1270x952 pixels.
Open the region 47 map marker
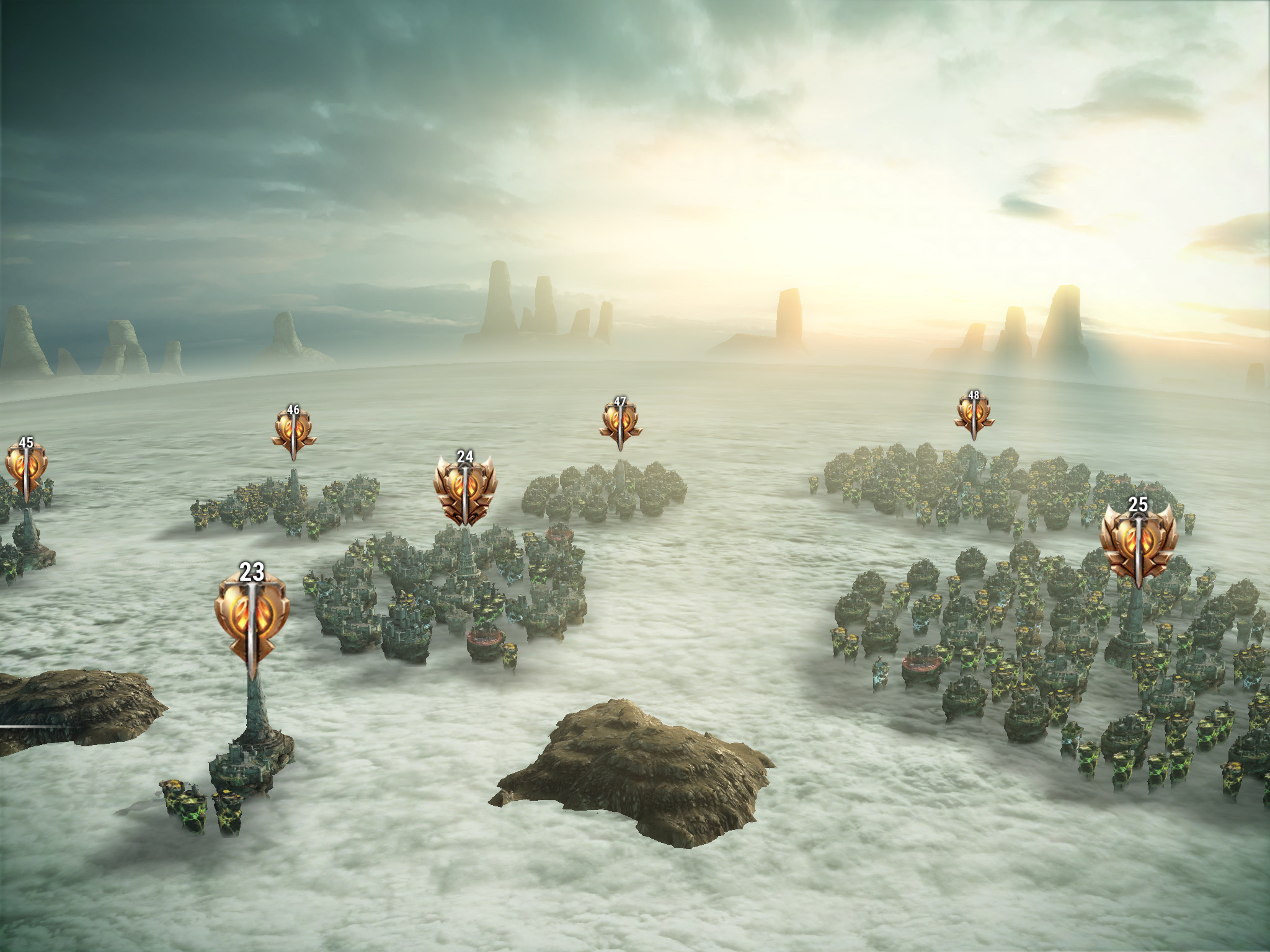(x=620, y=421)
